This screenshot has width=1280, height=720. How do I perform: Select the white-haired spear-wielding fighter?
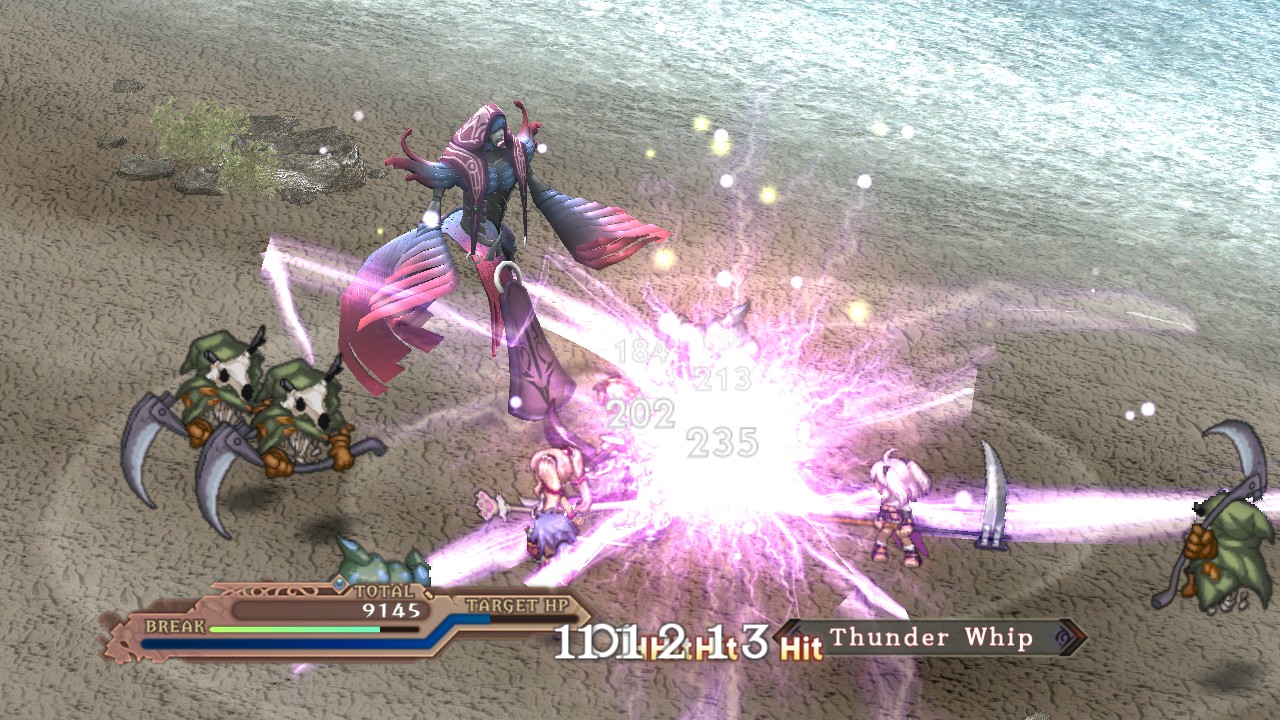[x=893, y=510]
